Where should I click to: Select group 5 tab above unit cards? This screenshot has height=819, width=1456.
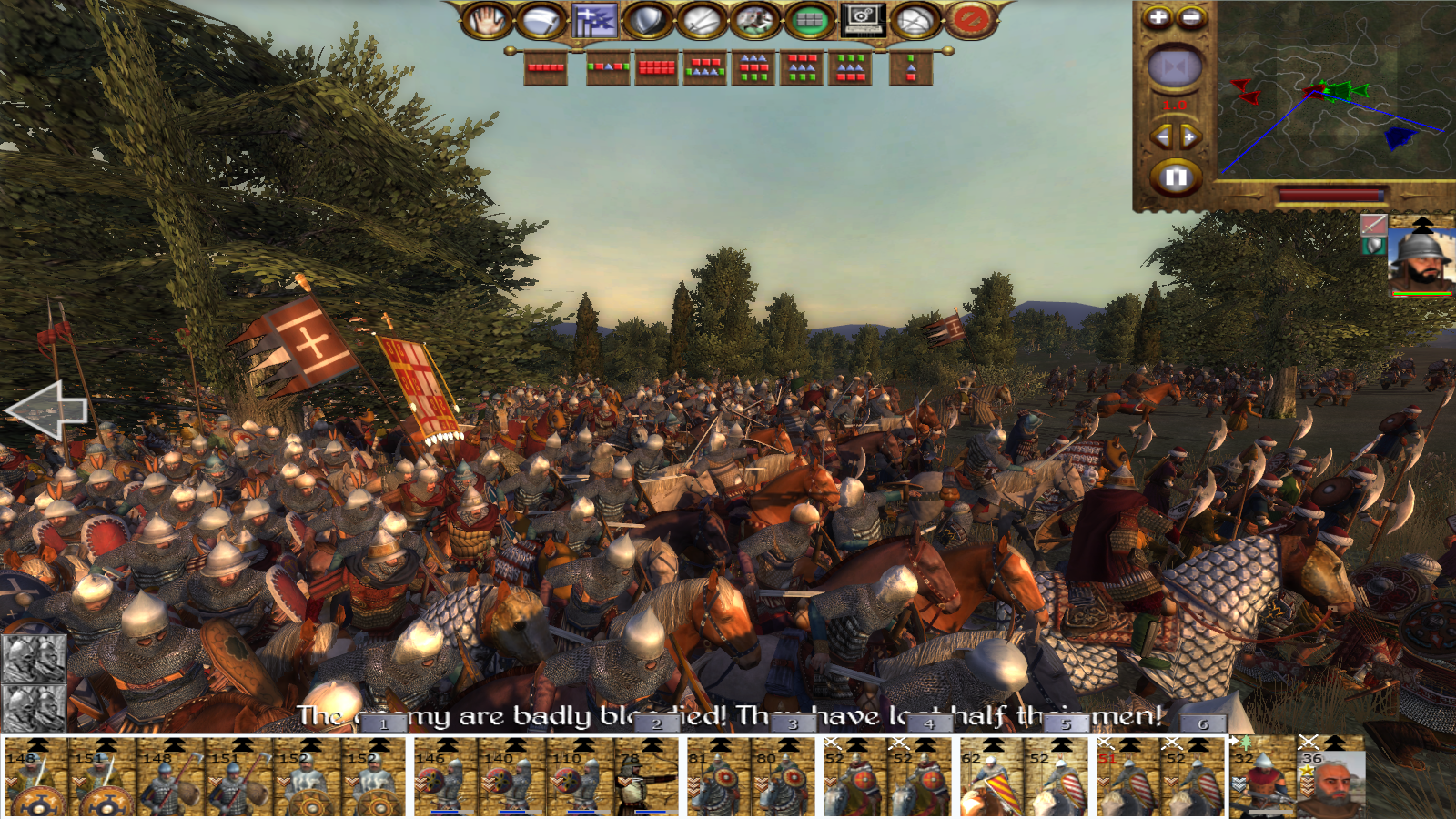coord(1066,724)
